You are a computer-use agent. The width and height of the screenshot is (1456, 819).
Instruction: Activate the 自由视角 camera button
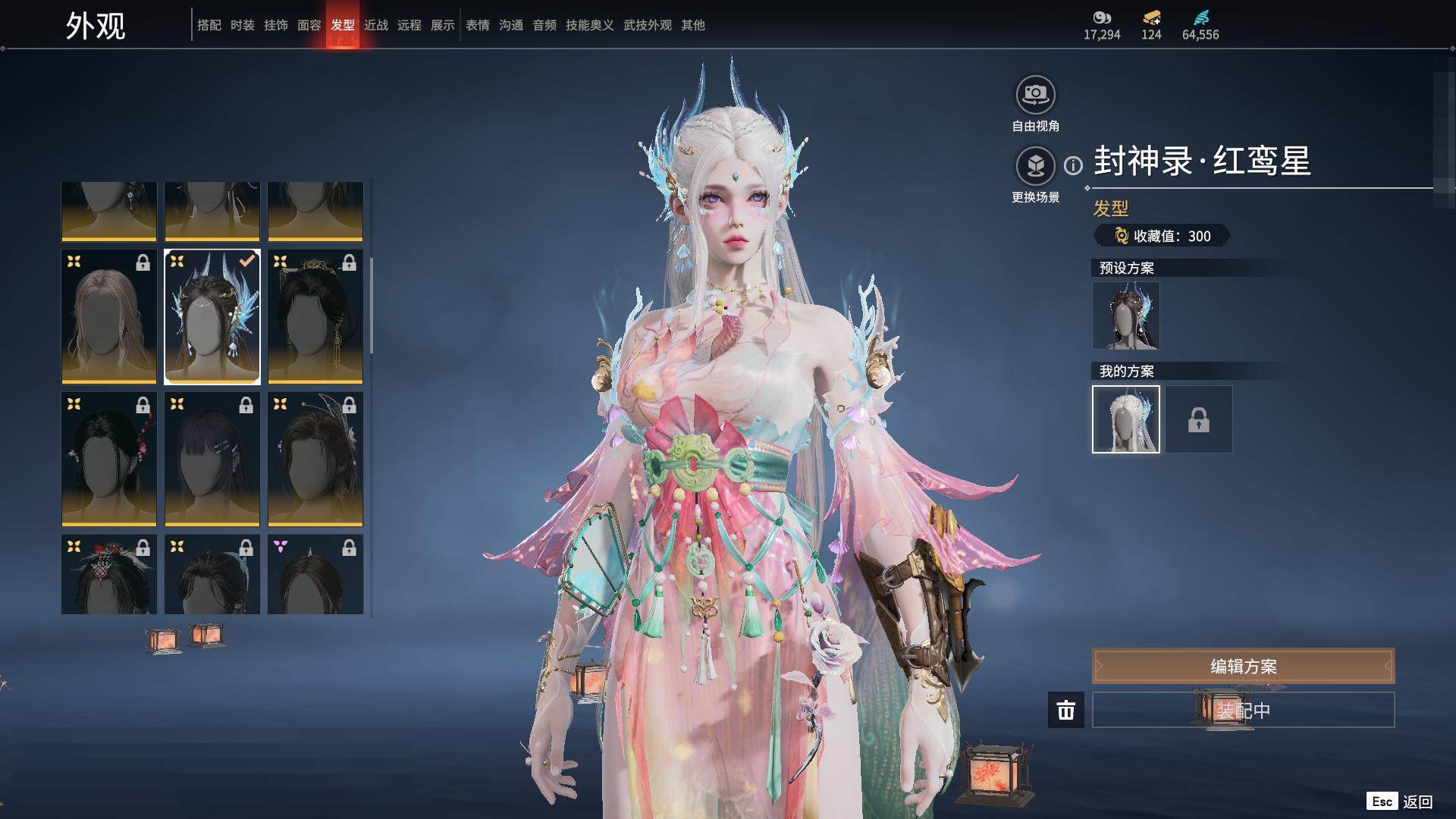click(1035, 95)
